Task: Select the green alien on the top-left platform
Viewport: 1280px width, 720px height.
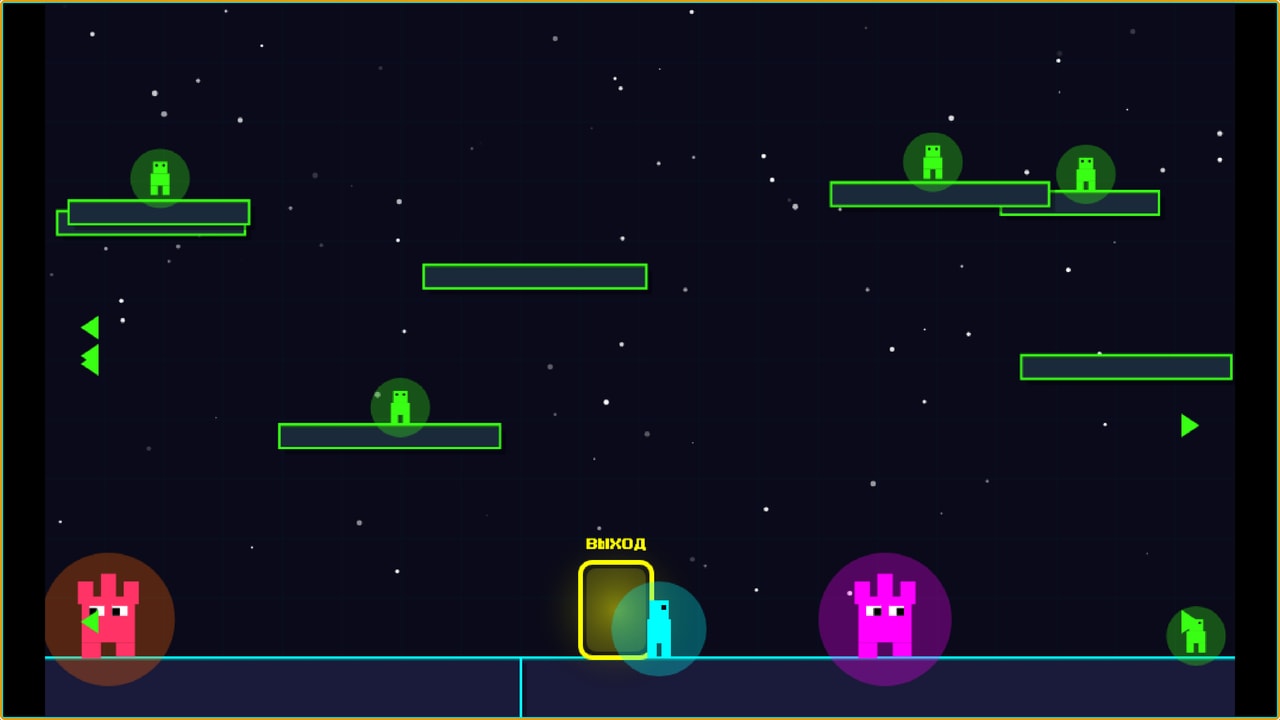Action: [159, 176]
